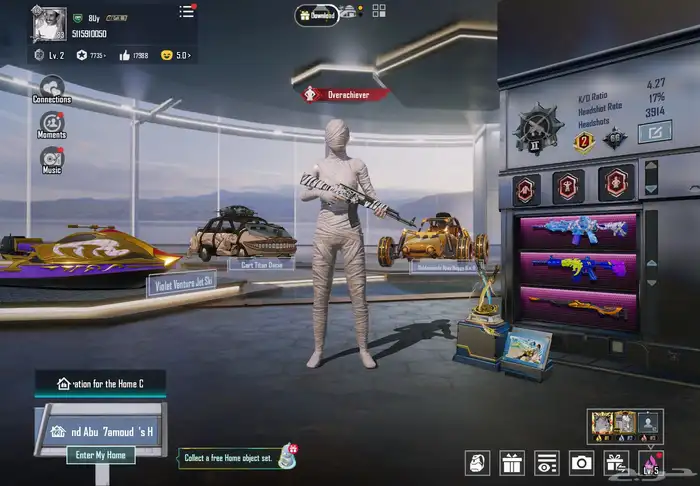Open the four-squares grid icon
Image resolution: width=700 pixels, height=486 pixels.
pos(379,11)
